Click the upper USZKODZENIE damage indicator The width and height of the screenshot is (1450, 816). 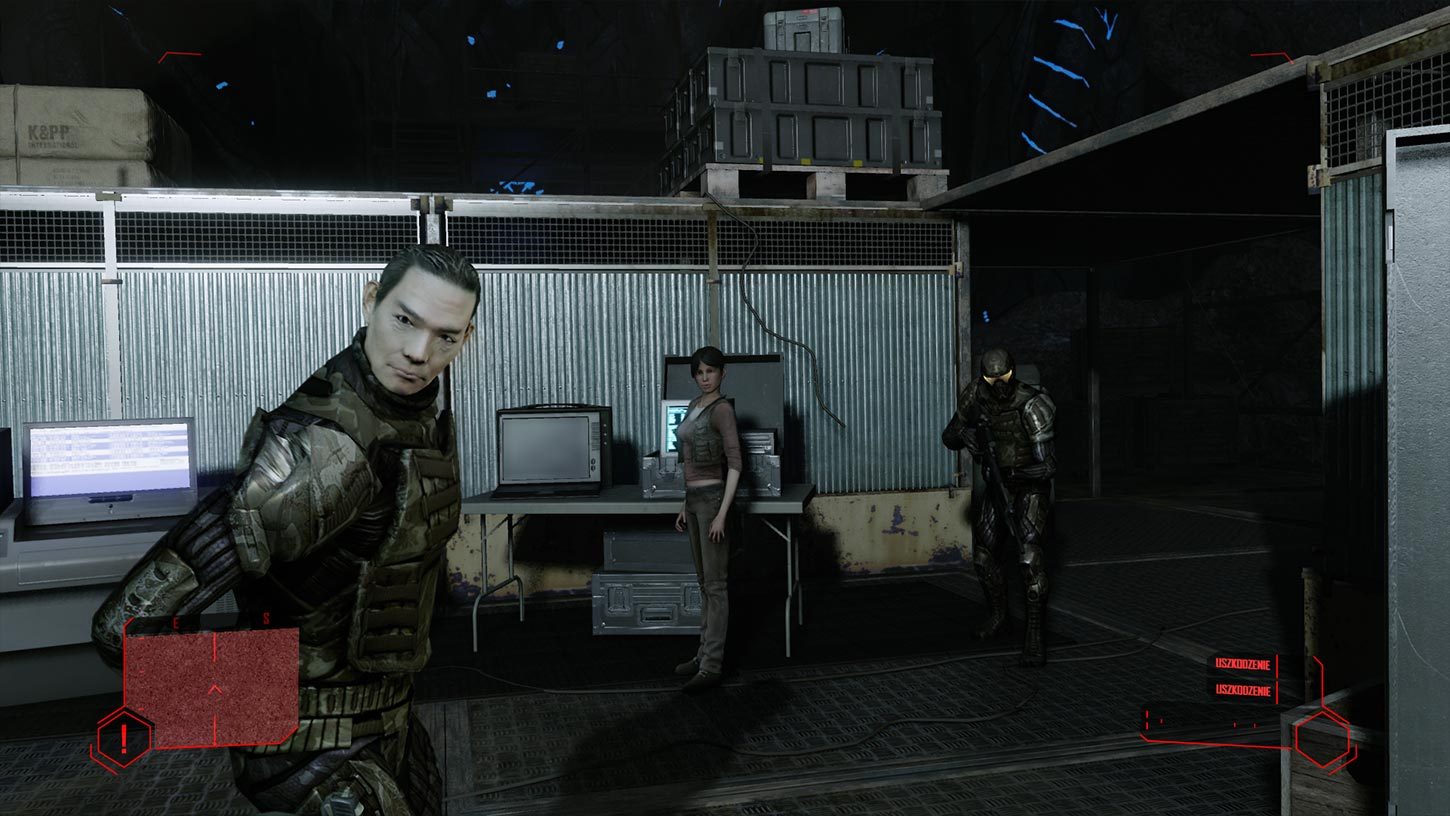[1243, 663]
